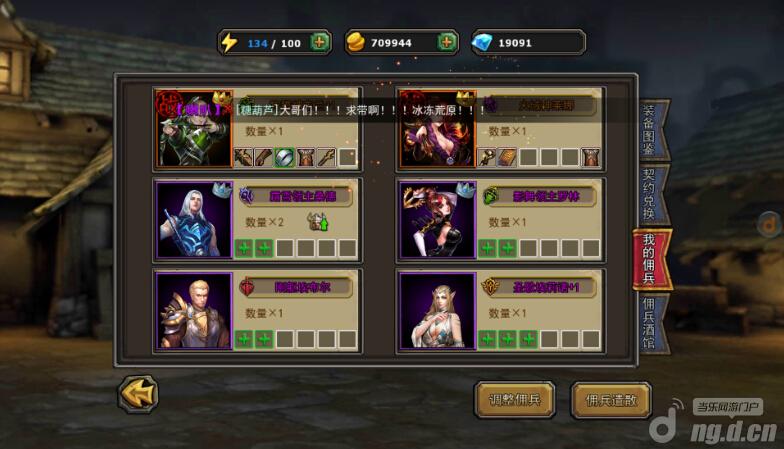Viewport: 784px width, 449px height.
Task: Select the white-haired frost lord mercenary
Action: click(x=194, y=220)
